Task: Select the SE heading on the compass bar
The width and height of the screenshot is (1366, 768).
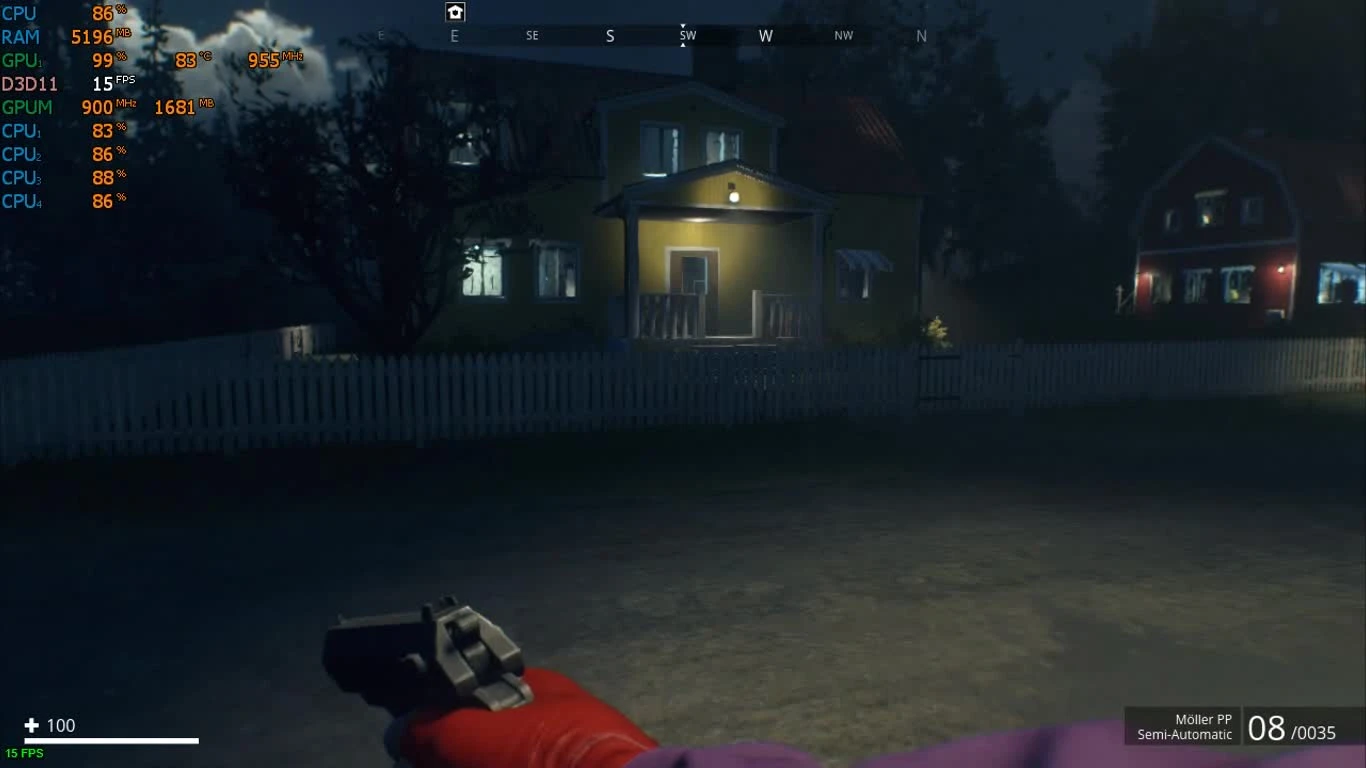Action: [531, 35]
